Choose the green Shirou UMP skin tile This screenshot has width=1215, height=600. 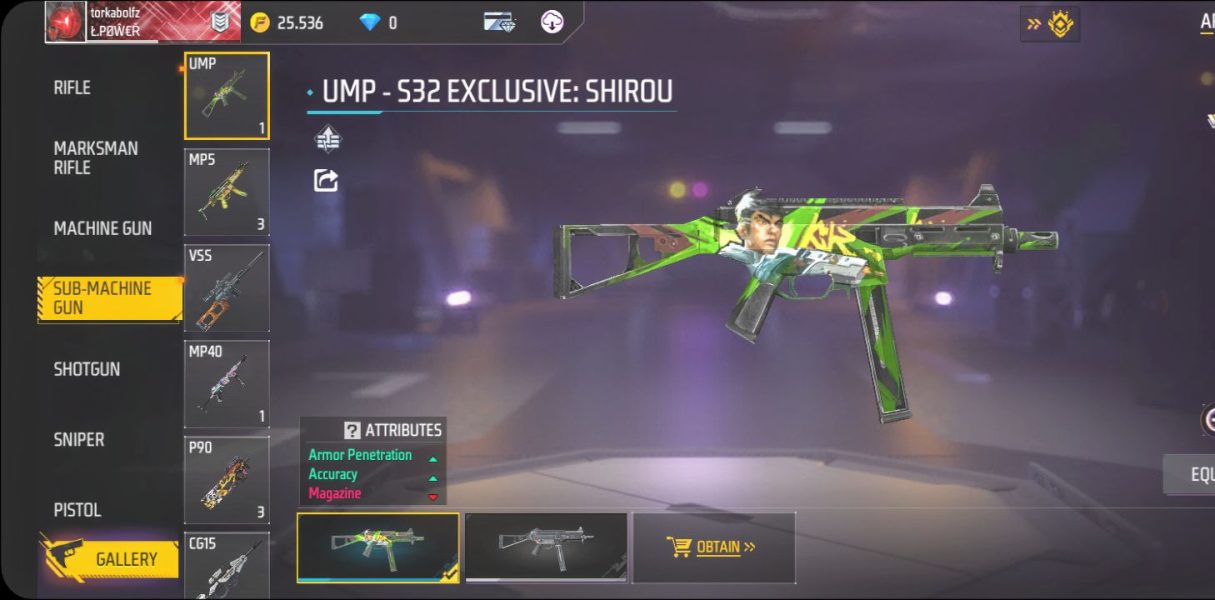click(x=378, y=547)
